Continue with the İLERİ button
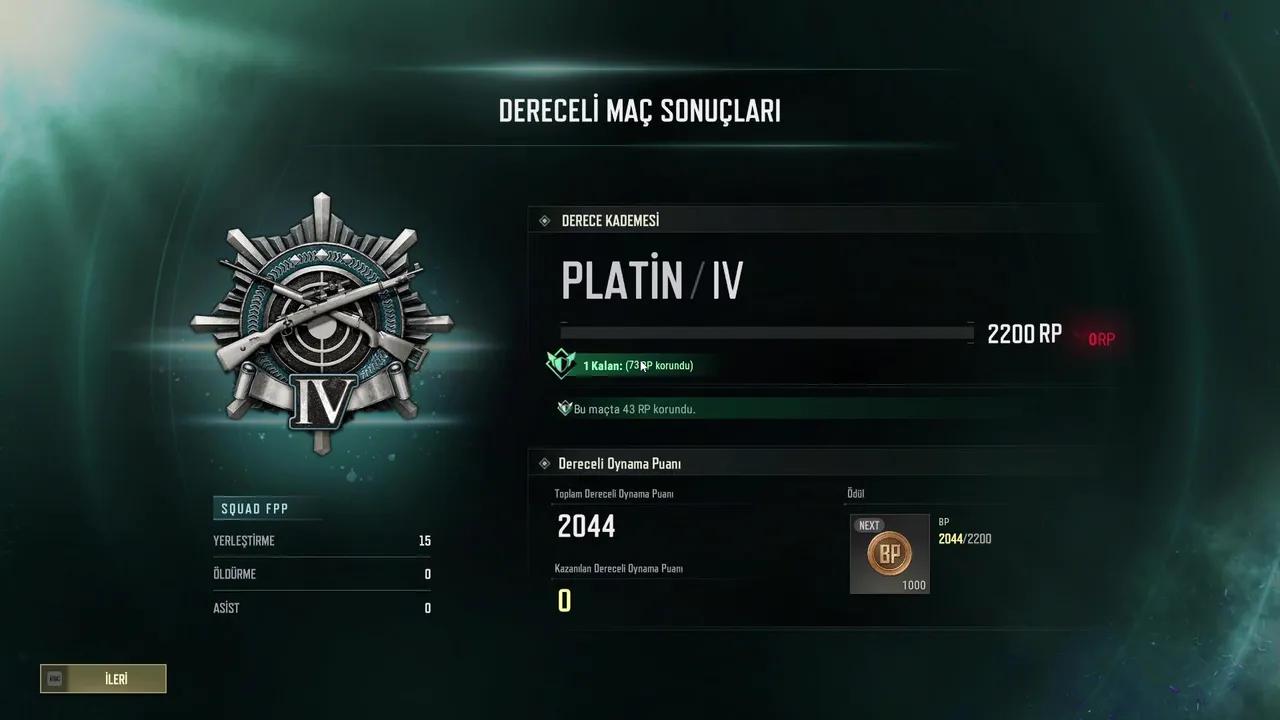This screenshot has width=1280, height=720. click(x=104, y=679)
